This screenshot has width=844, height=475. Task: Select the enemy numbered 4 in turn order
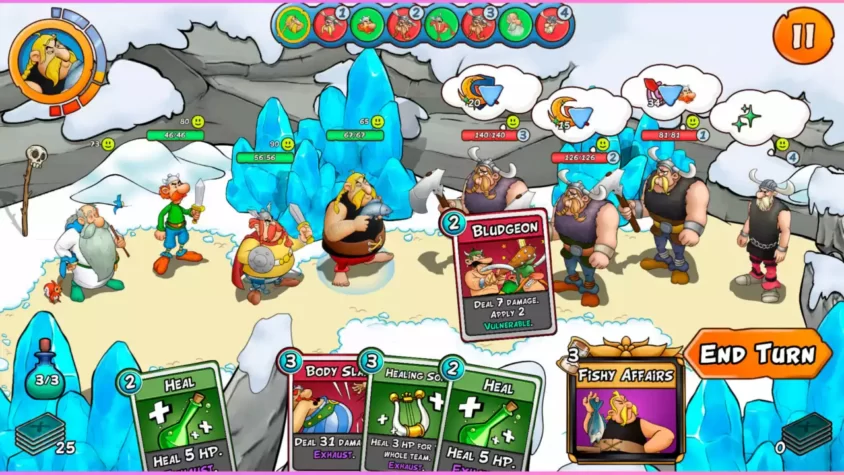pos(553,24)
